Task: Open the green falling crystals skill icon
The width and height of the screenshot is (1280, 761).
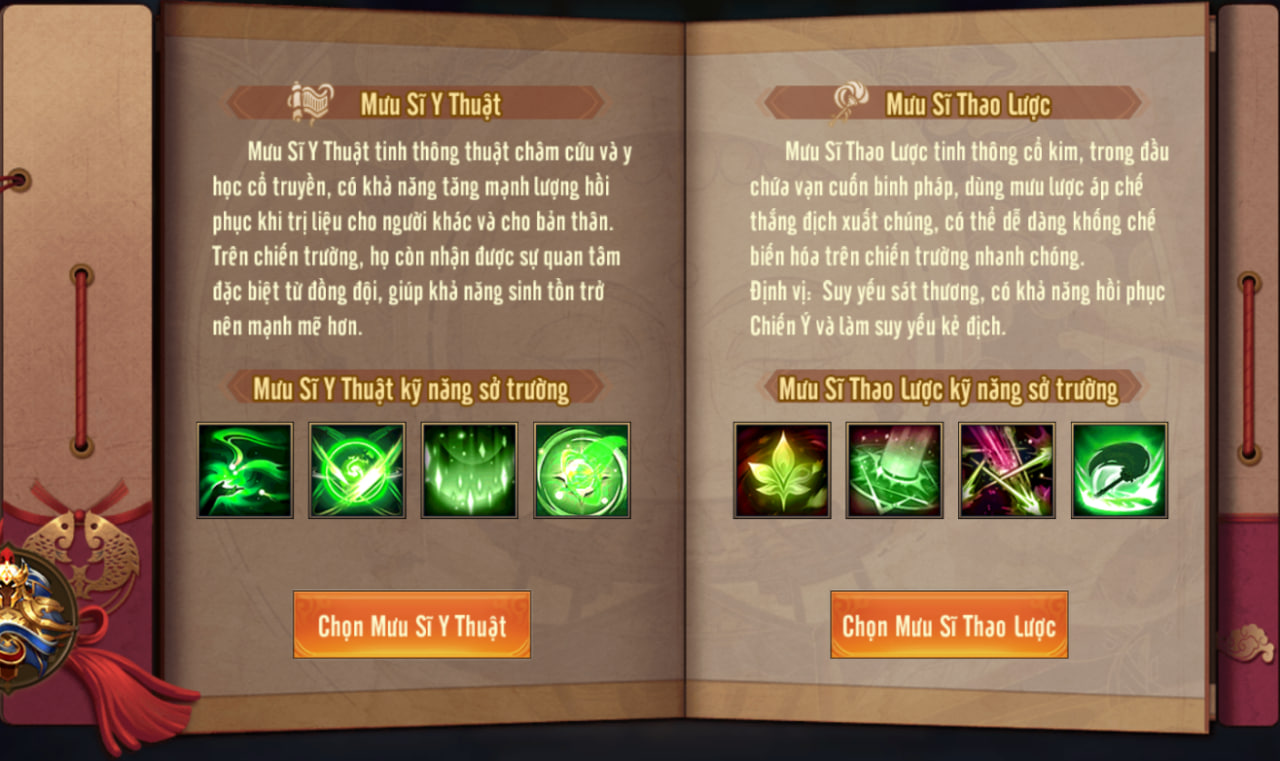Action: click(x=469, y=470)
